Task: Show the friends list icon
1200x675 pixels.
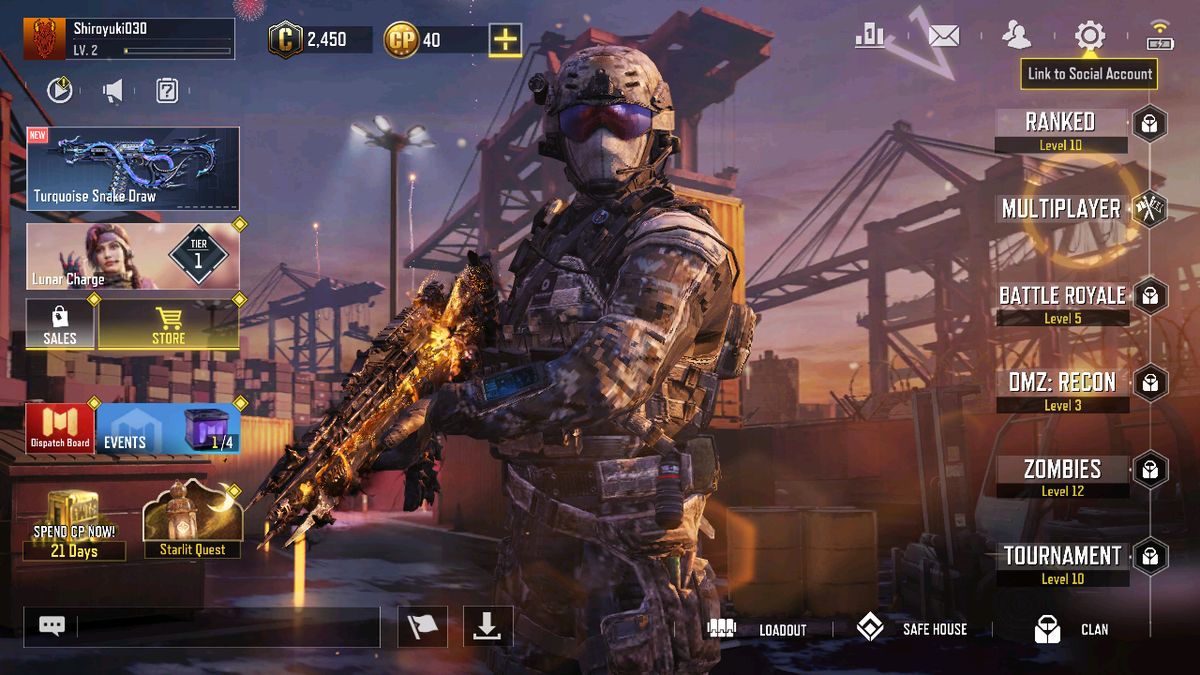Action: click(x=1016, y=37)
